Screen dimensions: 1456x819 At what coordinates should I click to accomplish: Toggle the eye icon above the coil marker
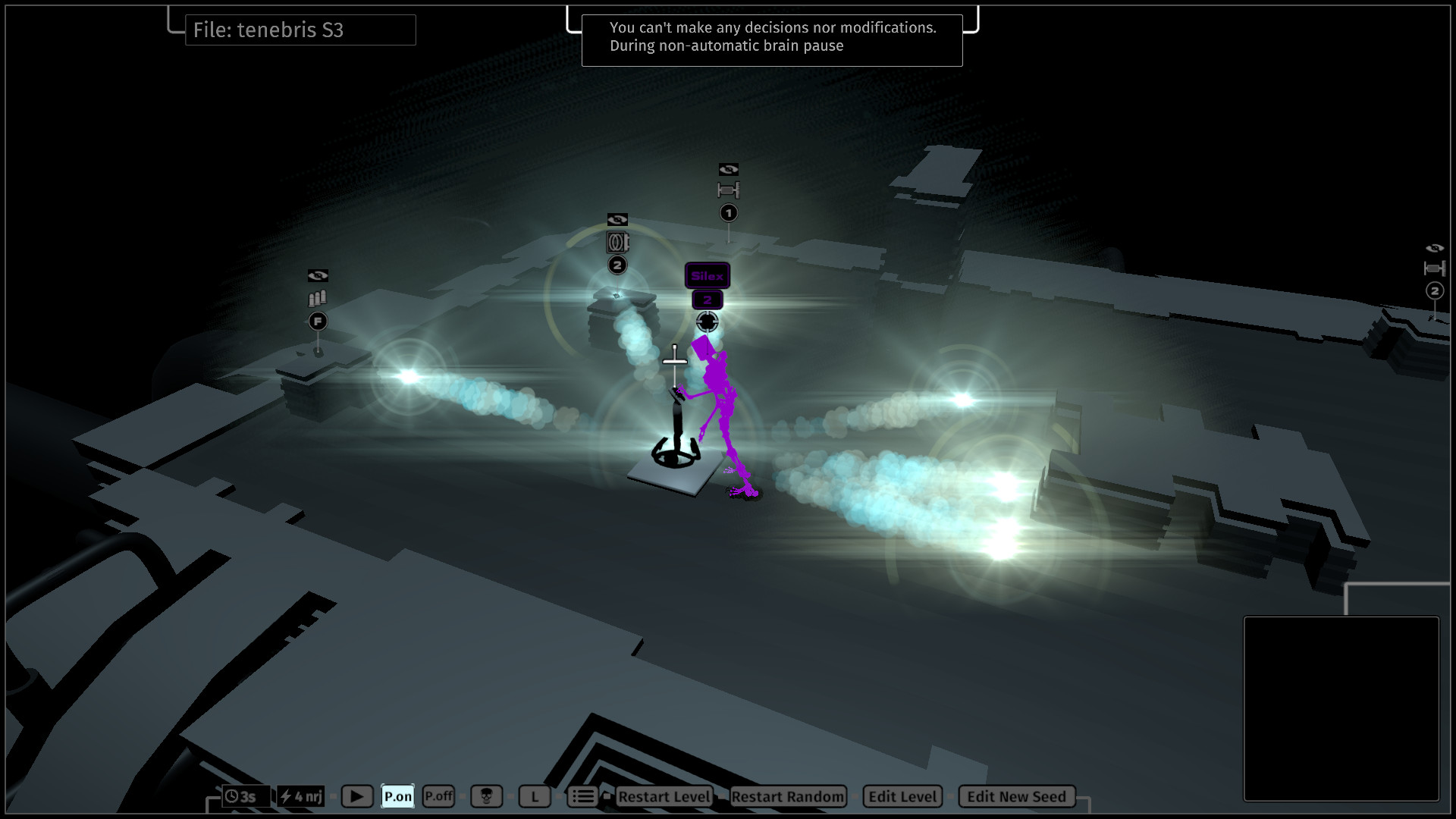[x=617, y=220]
